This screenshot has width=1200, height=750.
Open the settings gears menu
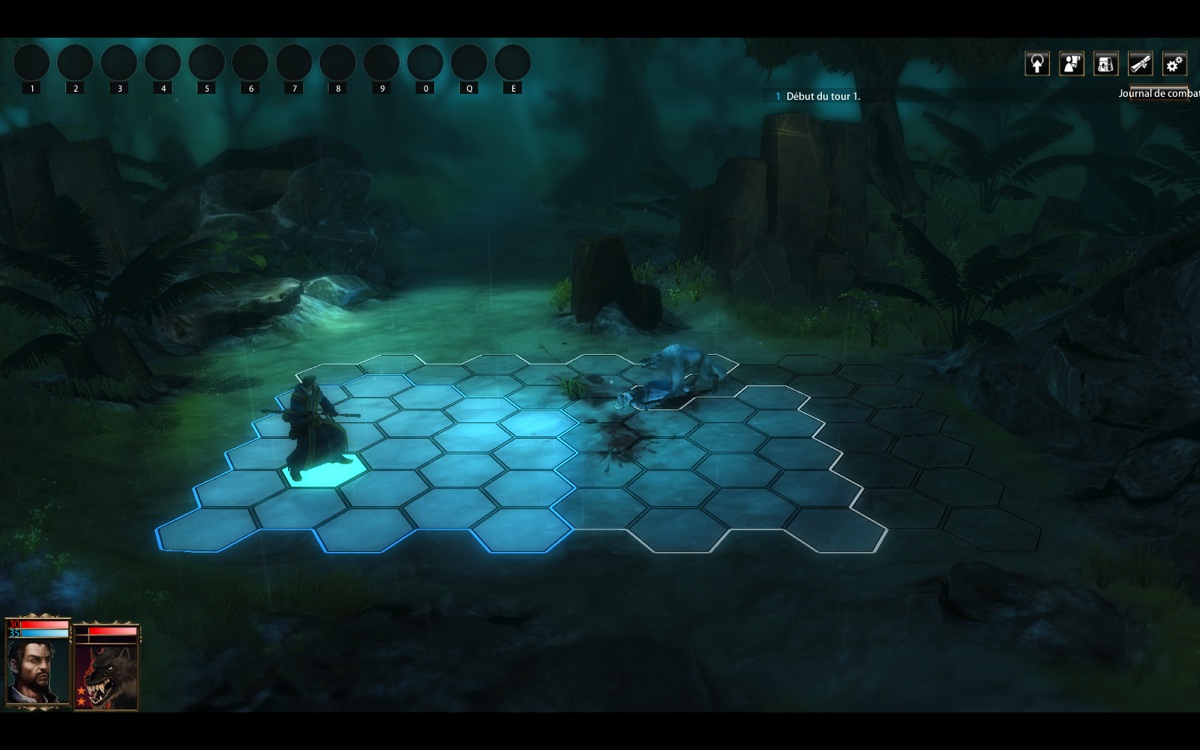point(1174,64)
